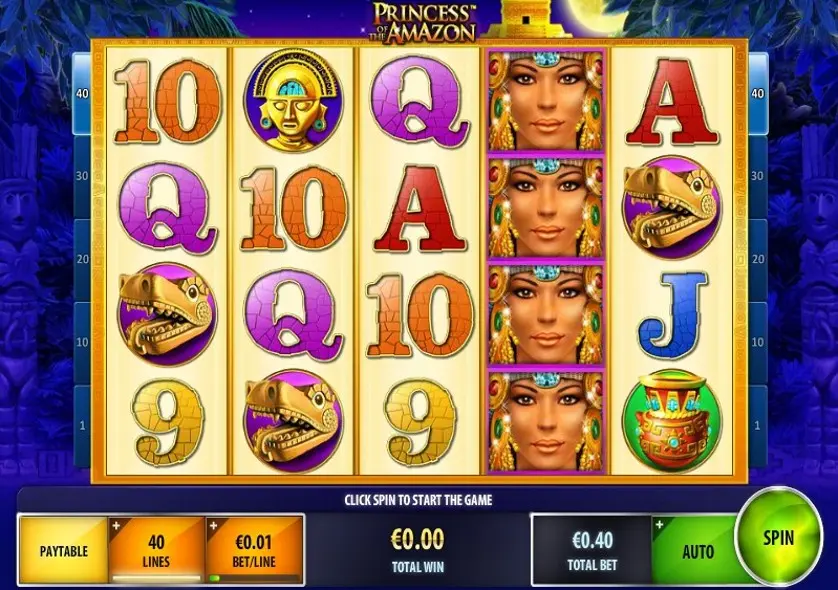The width and height of the screenshot is (838, 590).
Task: Change the €0.01 Bet/Line value
Action: coord(254,549)
